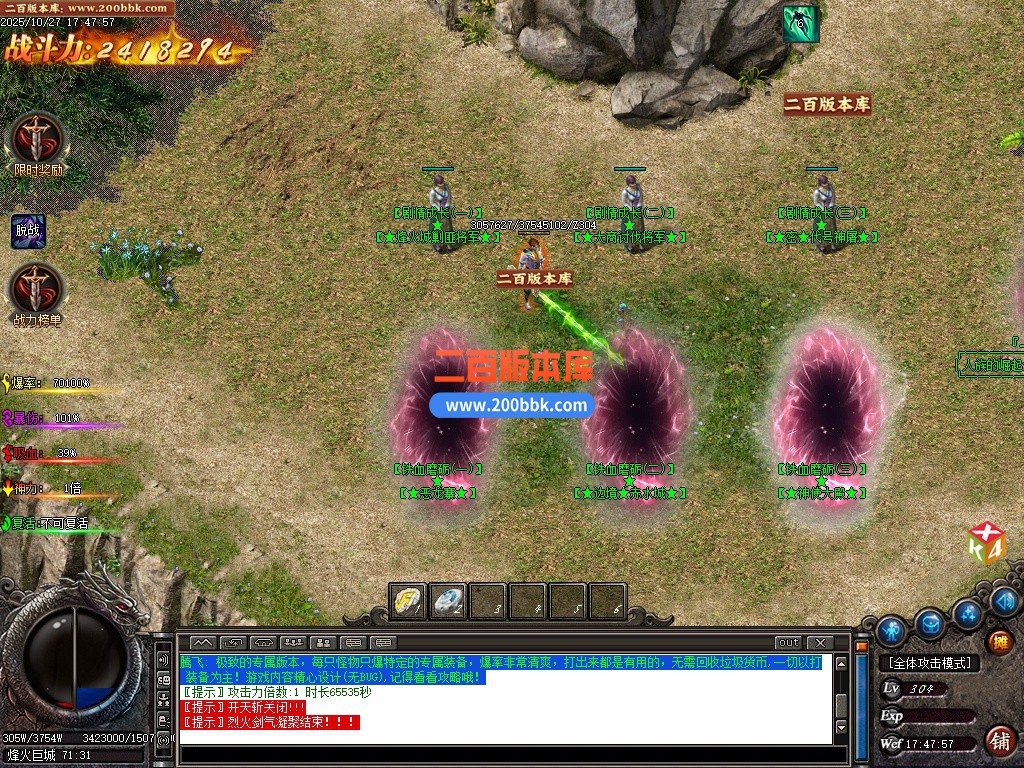Viewport: 1024px width, 768px height.
Task: Click the green buff icon at the top
Action: coord(800,23)
